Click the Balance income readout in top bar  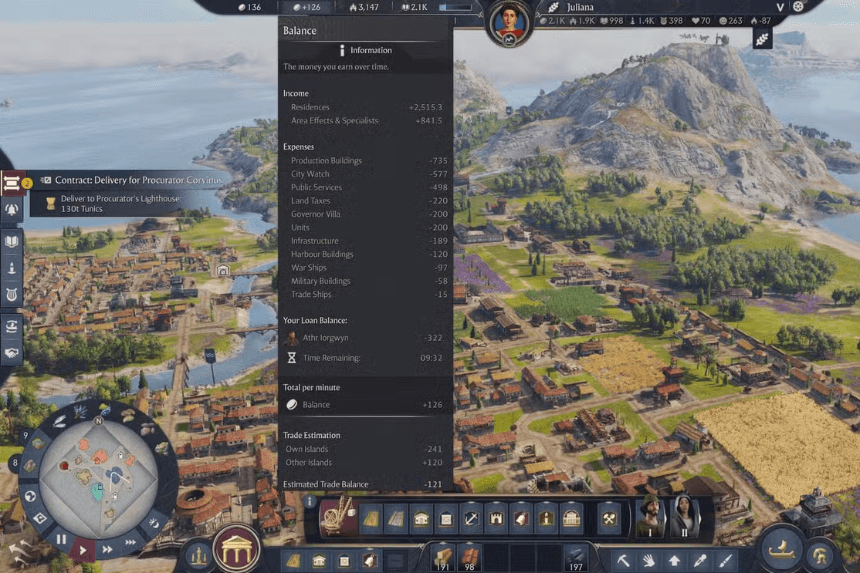coord(307,7)
